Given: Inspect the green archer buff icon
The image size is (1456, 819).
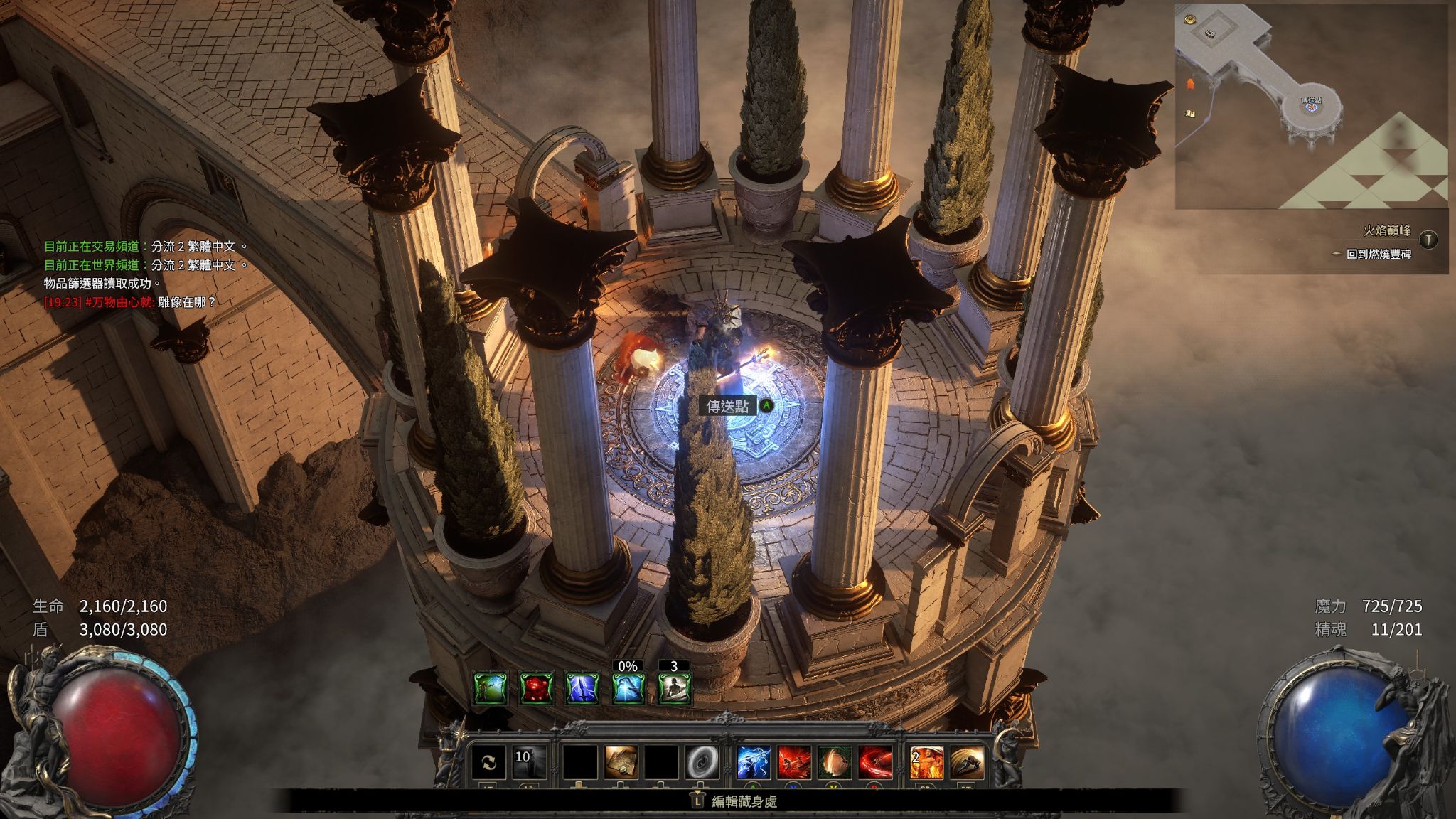Looking at the screenshot, I should click(x=491, y=688).
